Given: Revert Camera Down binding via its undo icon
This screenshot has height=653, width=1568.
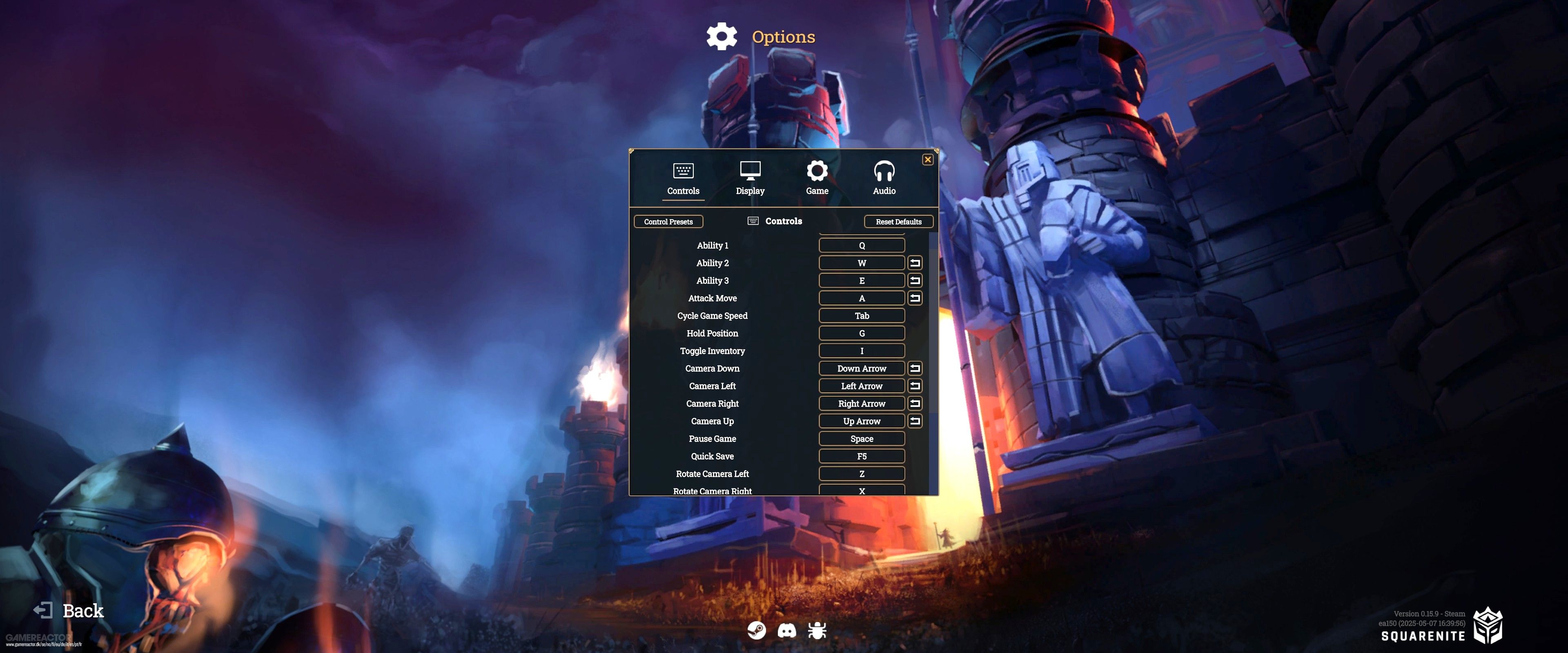Looking at the screenshot, I should (x=915, y=368).
